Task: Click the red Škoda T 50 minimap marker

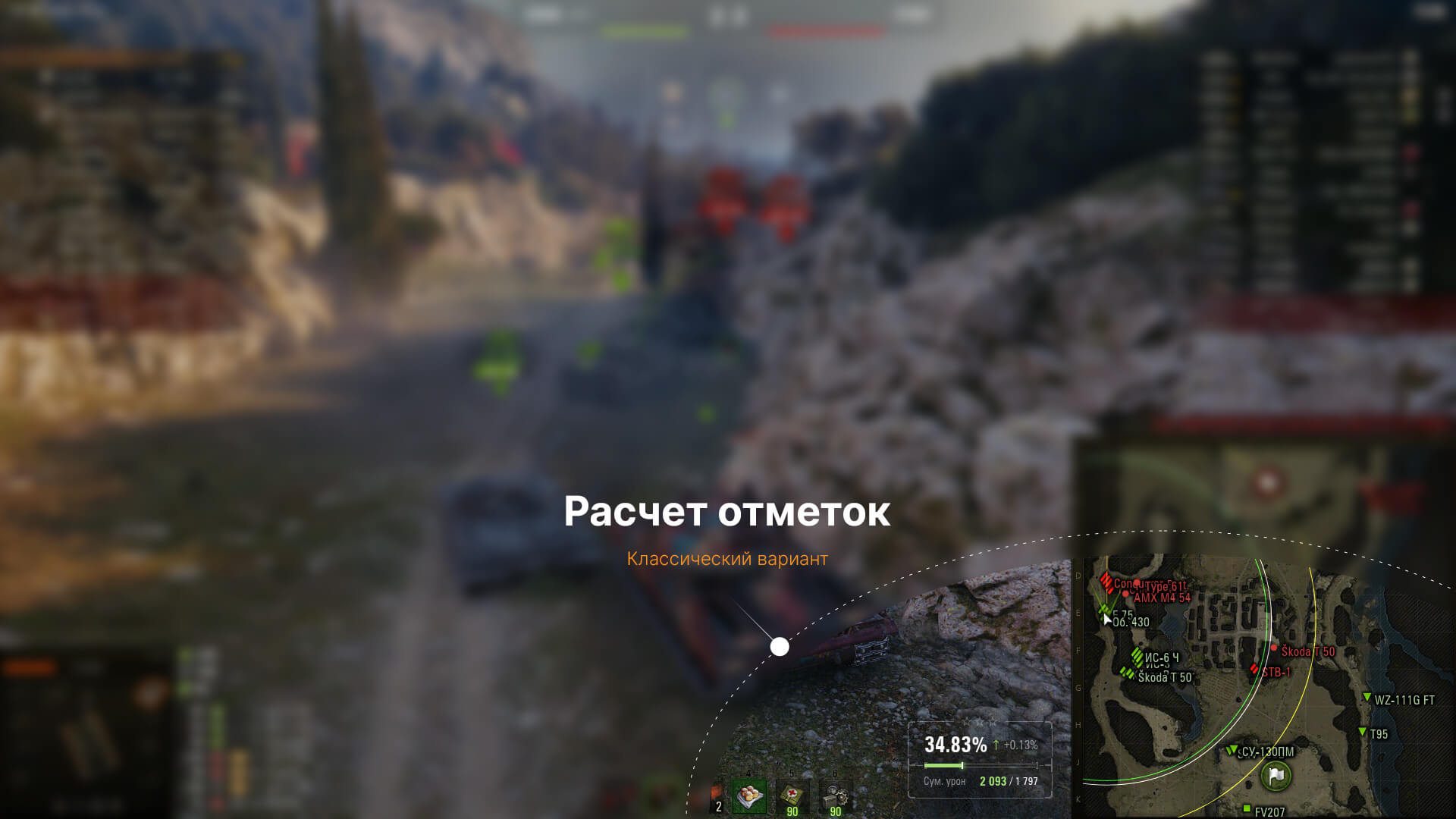Action: click(1275, 649)
